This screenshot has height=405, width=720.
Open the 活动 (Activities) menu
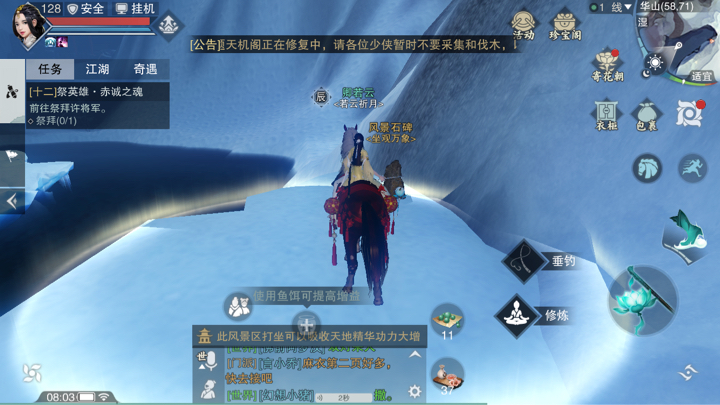point(523,24)
